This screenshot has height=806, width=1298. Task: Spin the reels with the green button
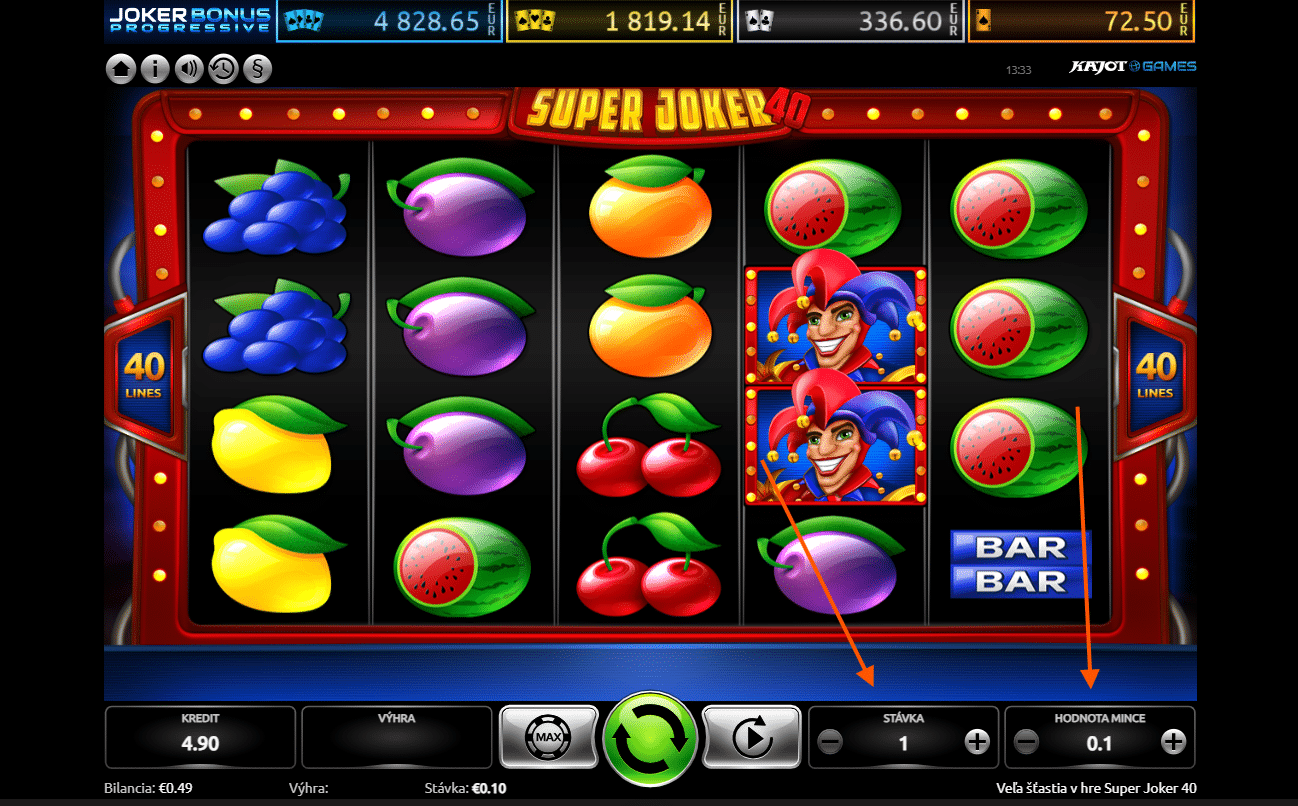(649, 739)
